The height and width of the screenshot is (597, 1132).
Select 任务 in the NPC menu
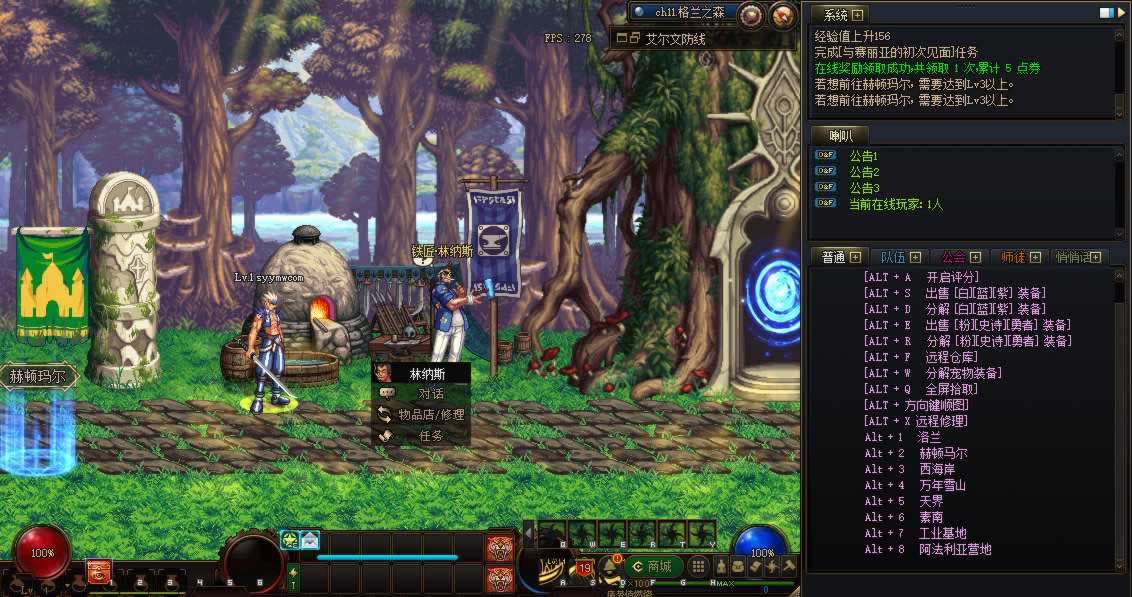(x=430, y=435)
